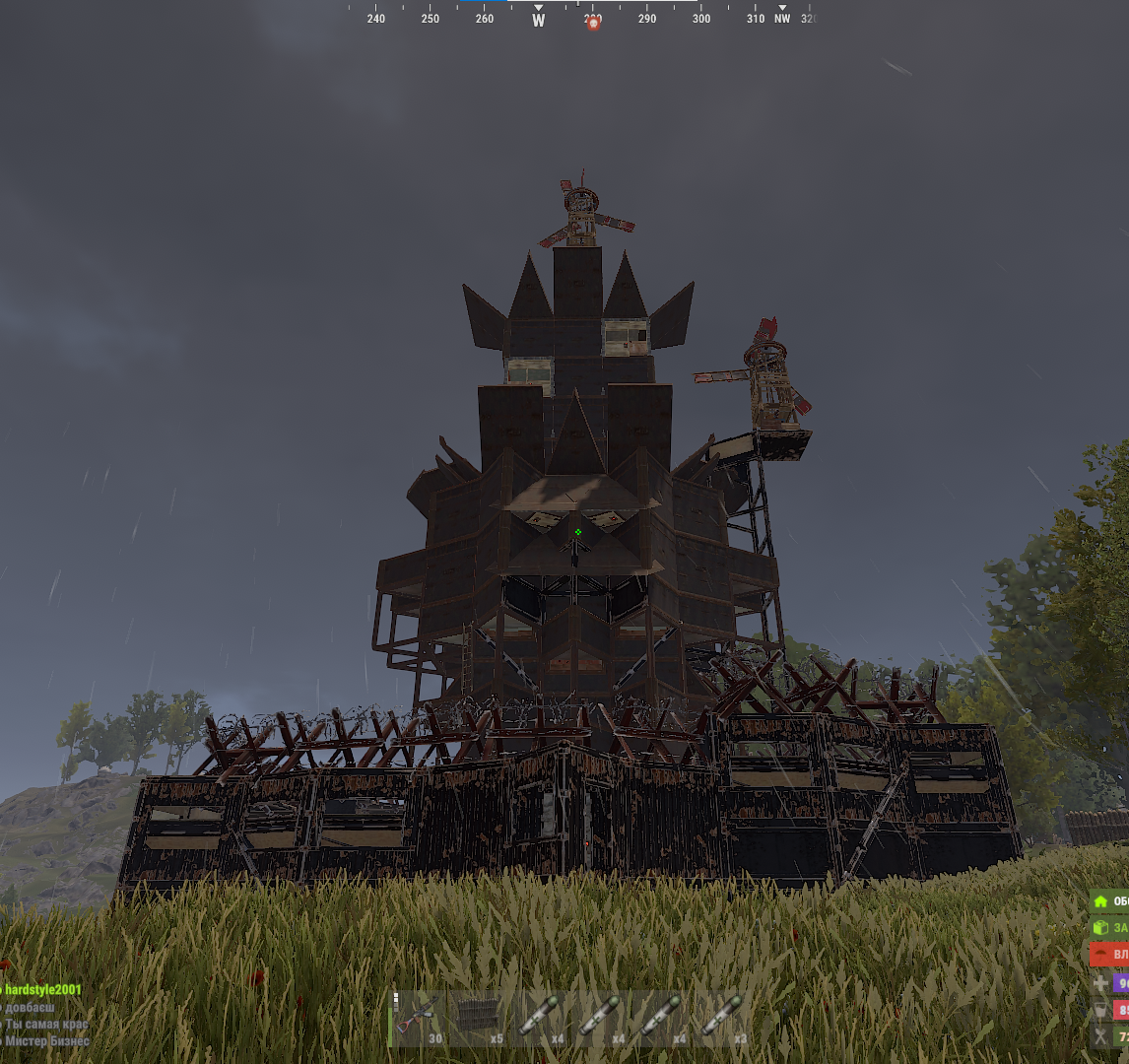Screen dimensions: 1129x1064
Task: Pick teammate Мистер Бизнес from the team list
Action: click(x=46, y=1041)
